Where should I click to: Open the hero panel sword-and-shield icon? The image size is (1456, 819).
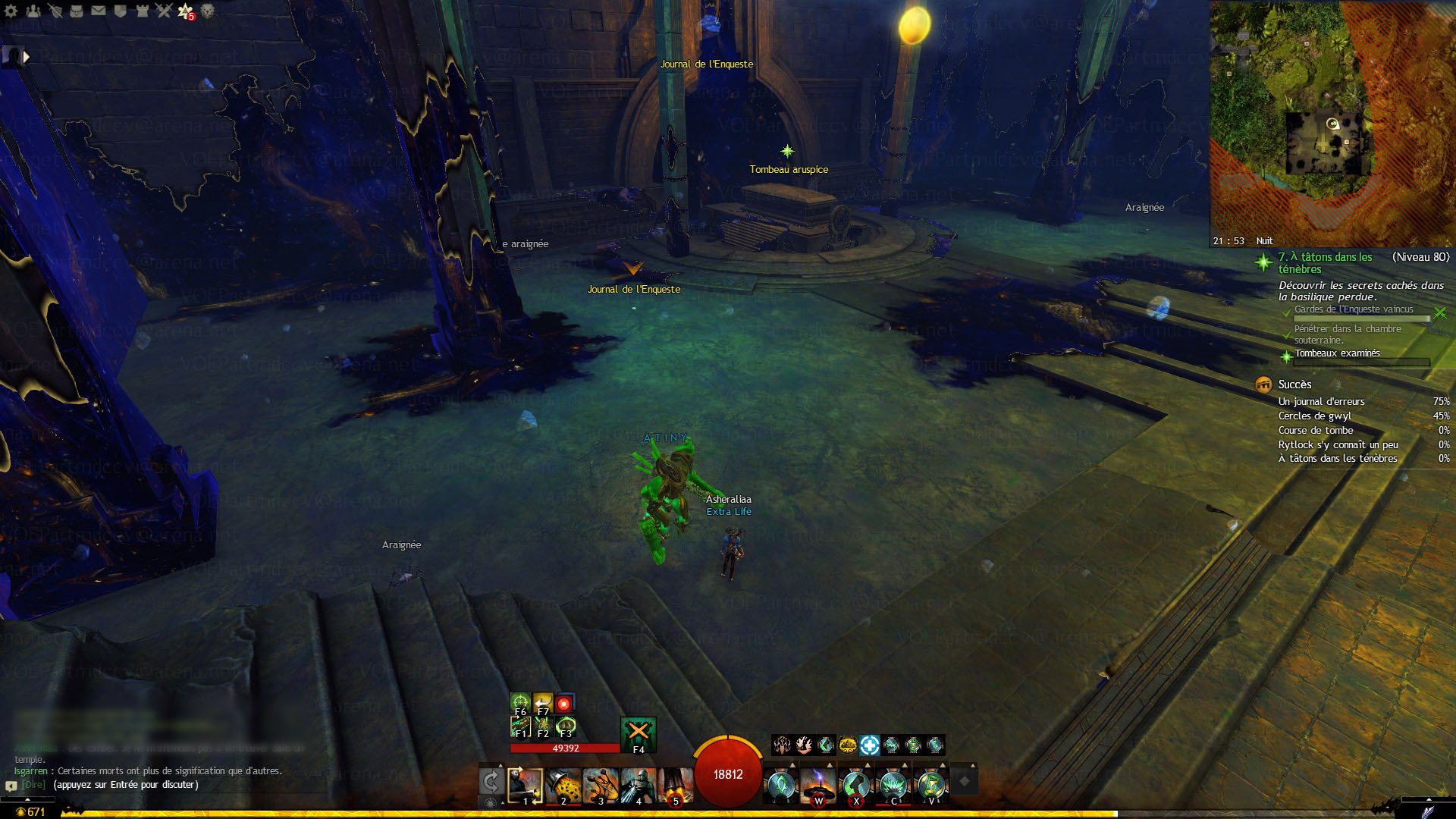(55, 11)
